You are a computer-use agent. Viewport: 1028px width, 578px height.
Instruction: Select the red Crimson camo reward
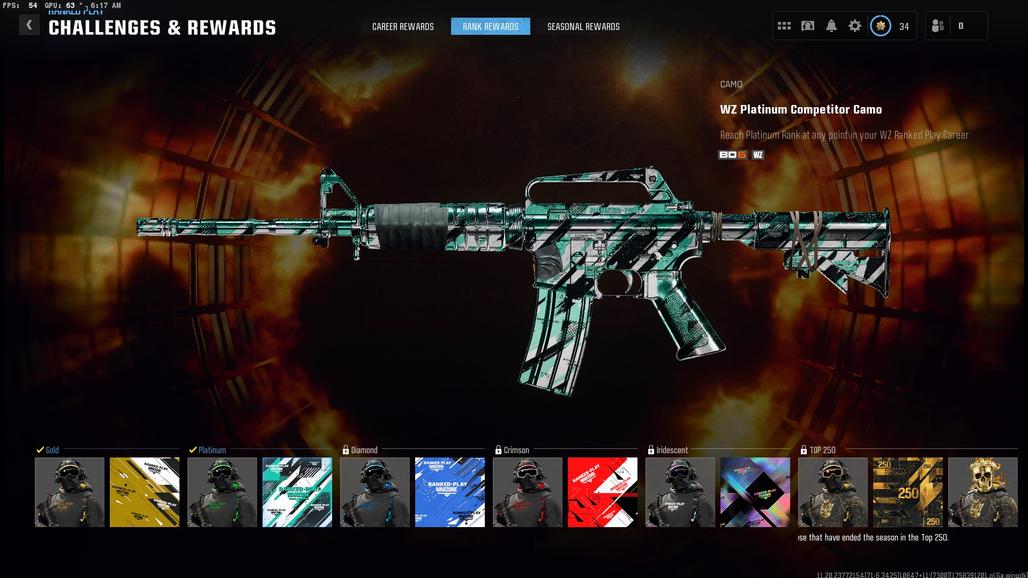(x=602, y=492)
